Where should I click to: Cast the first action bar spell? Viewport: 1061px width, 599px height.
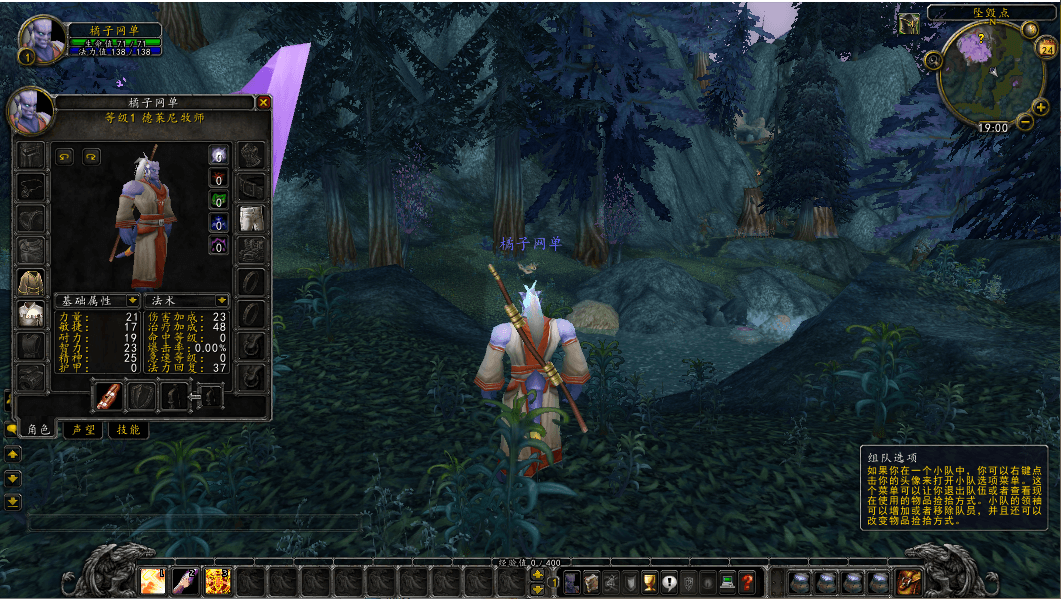pos(153,580)
